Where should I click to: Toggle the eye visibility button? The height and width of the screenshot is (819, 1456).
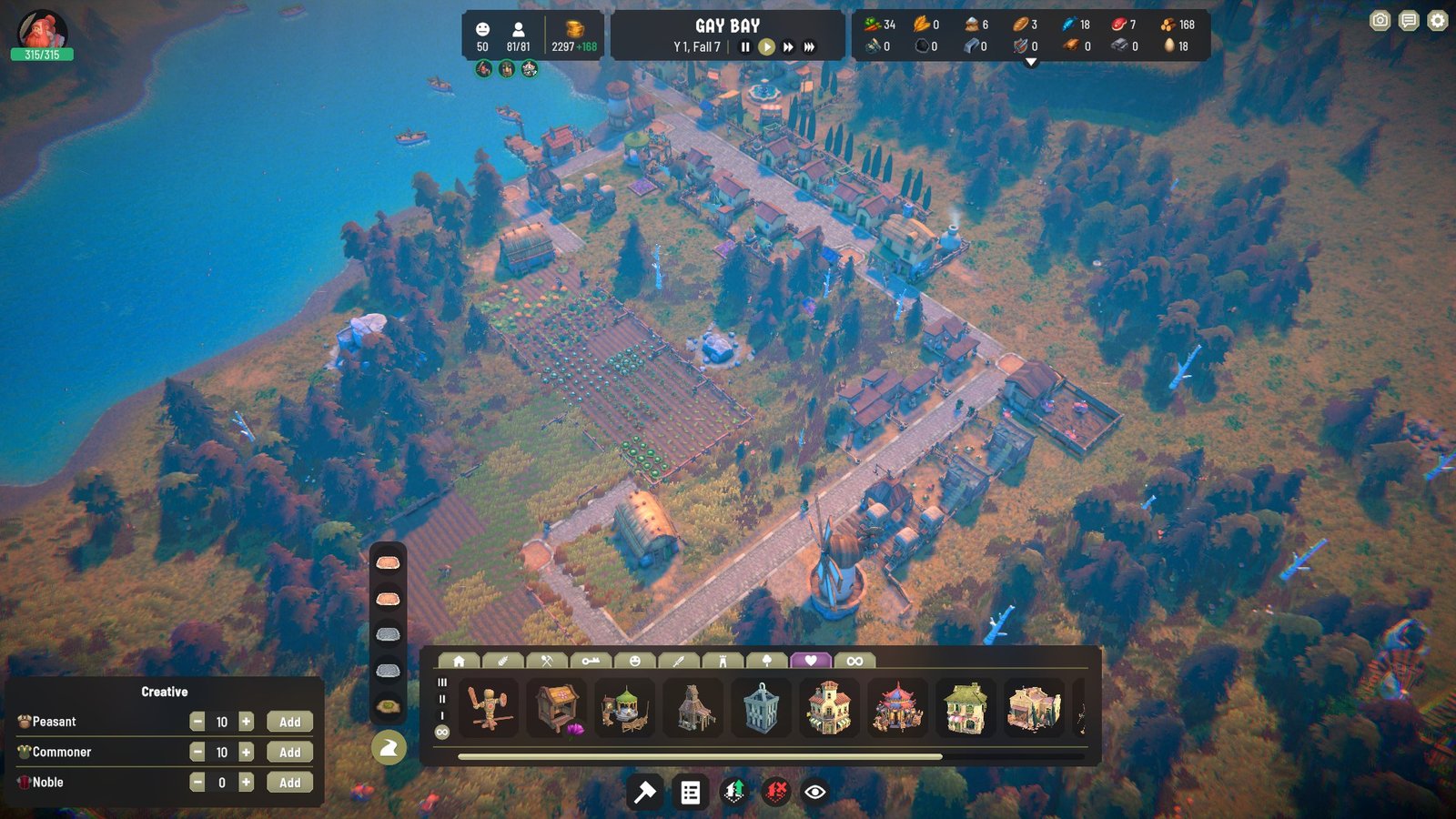(x=815, y=793)
